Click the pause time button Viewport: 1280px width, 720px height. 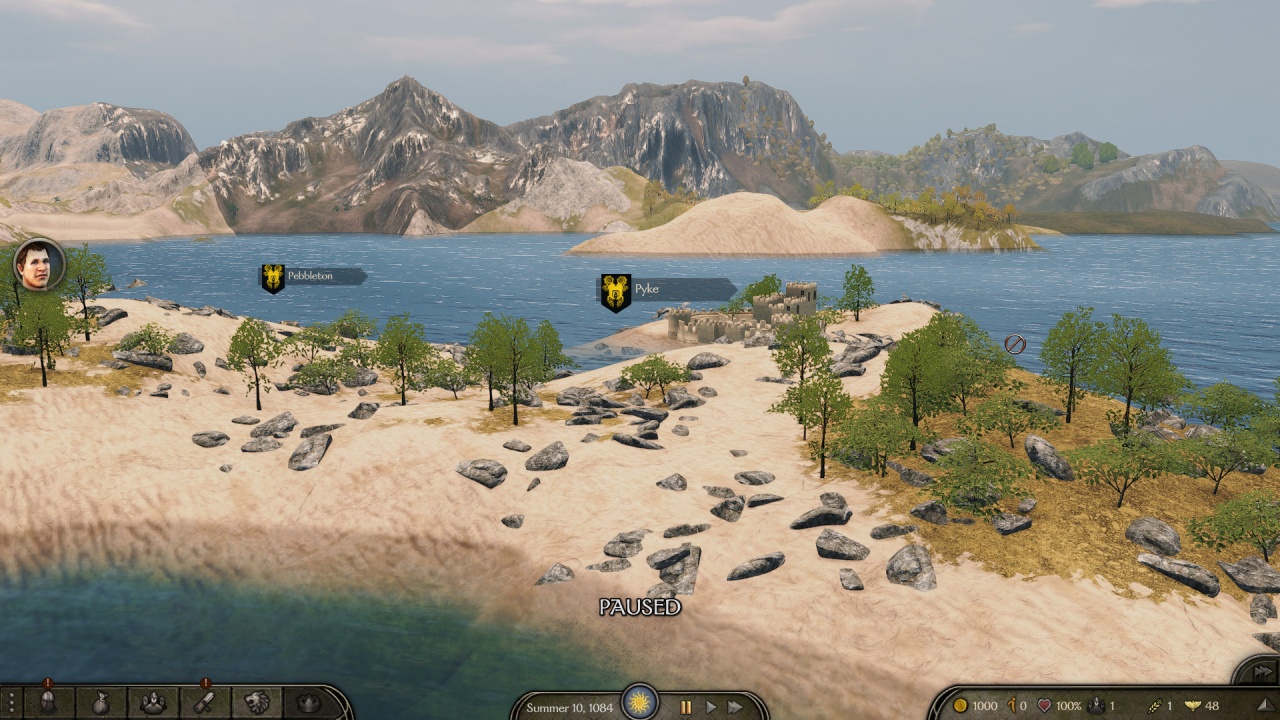686,706
